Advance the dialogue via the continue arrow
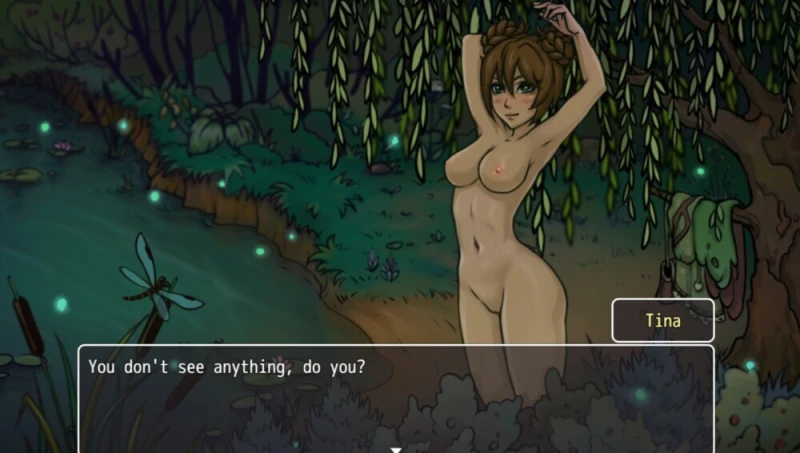 pos(396,448)
